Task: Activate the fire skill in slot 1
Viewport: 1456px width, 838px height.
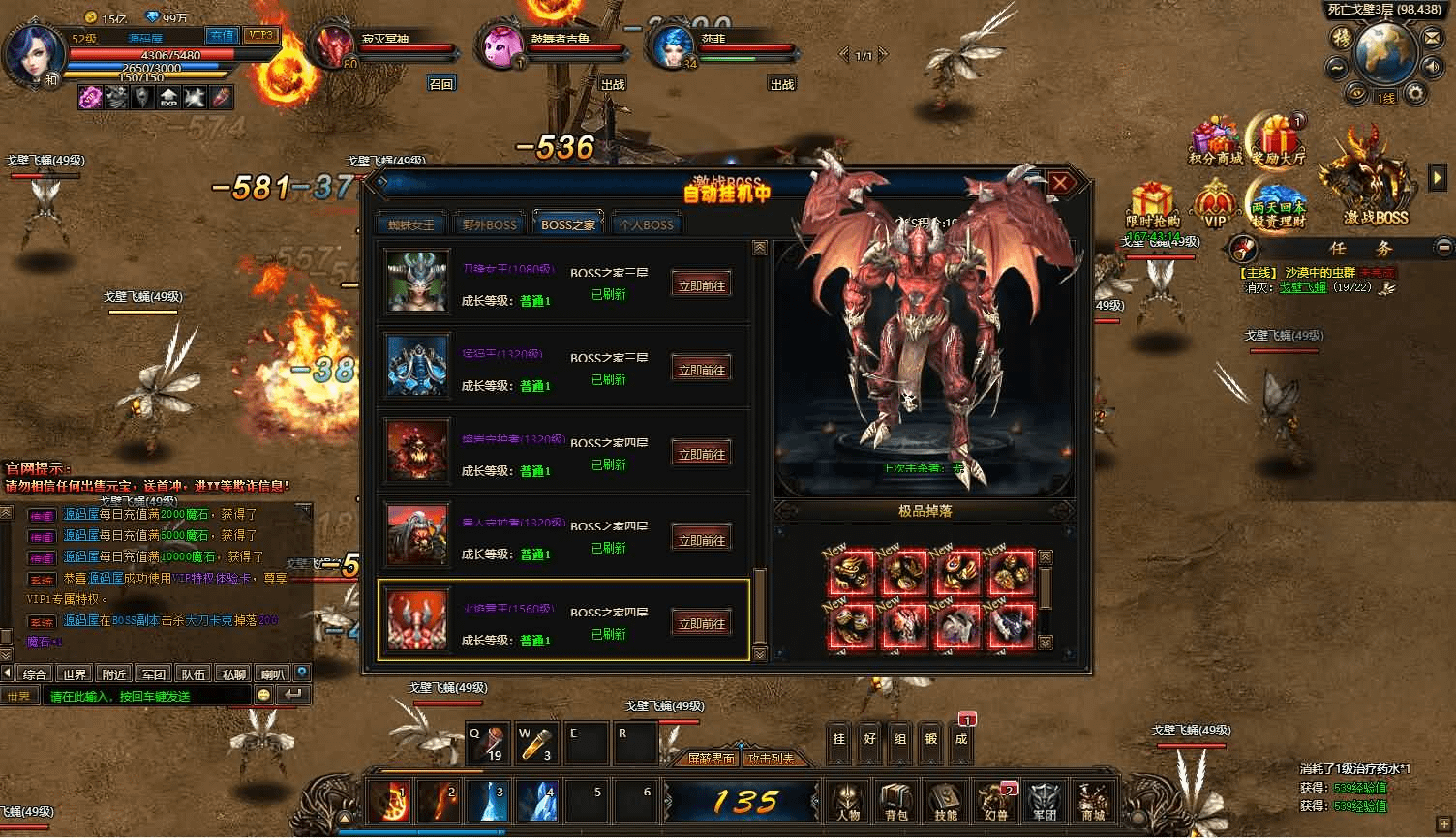Action: [x=391, y=802]
